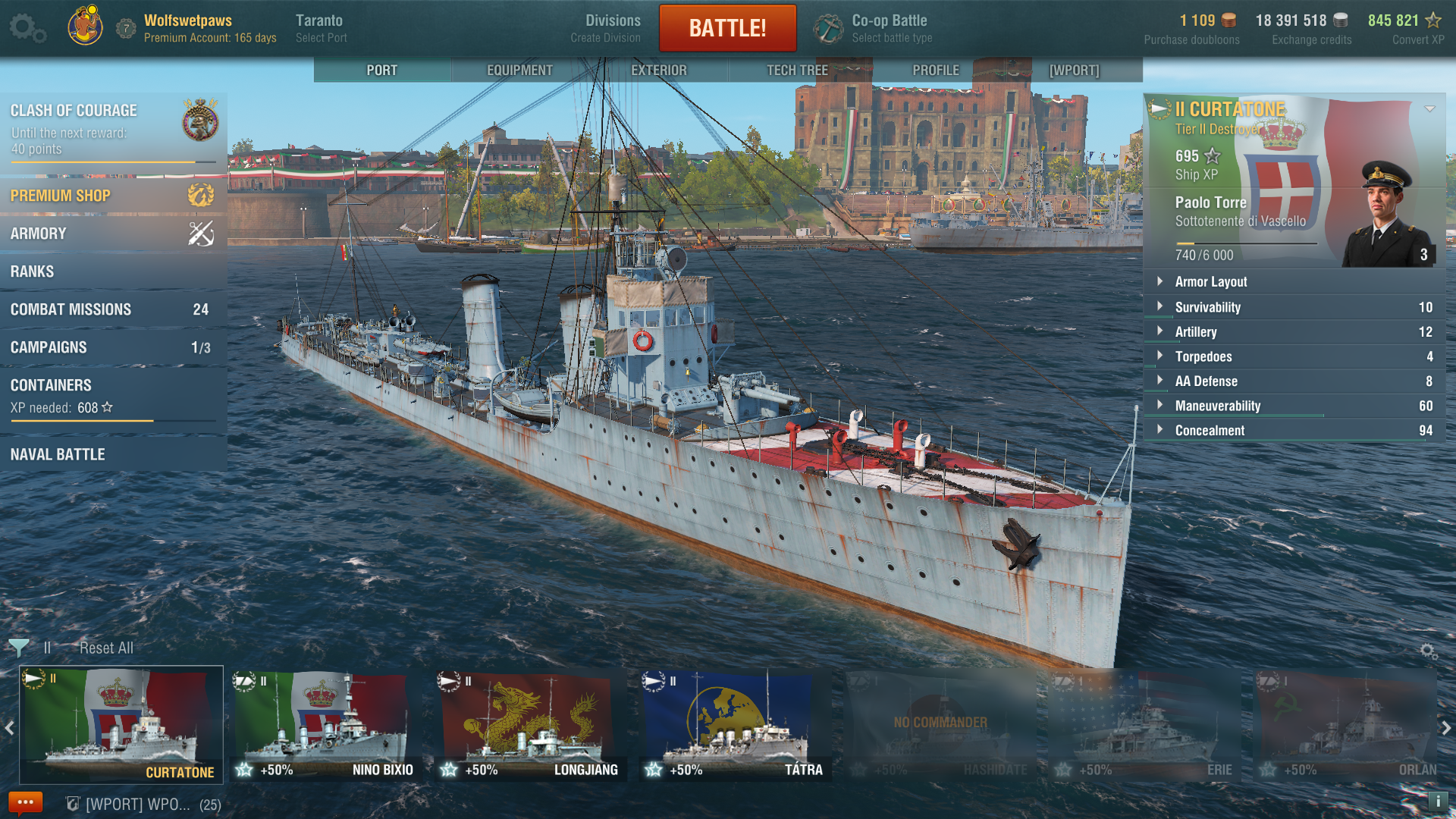Start the battle with the BATTLE! button

tap(727, 28)
